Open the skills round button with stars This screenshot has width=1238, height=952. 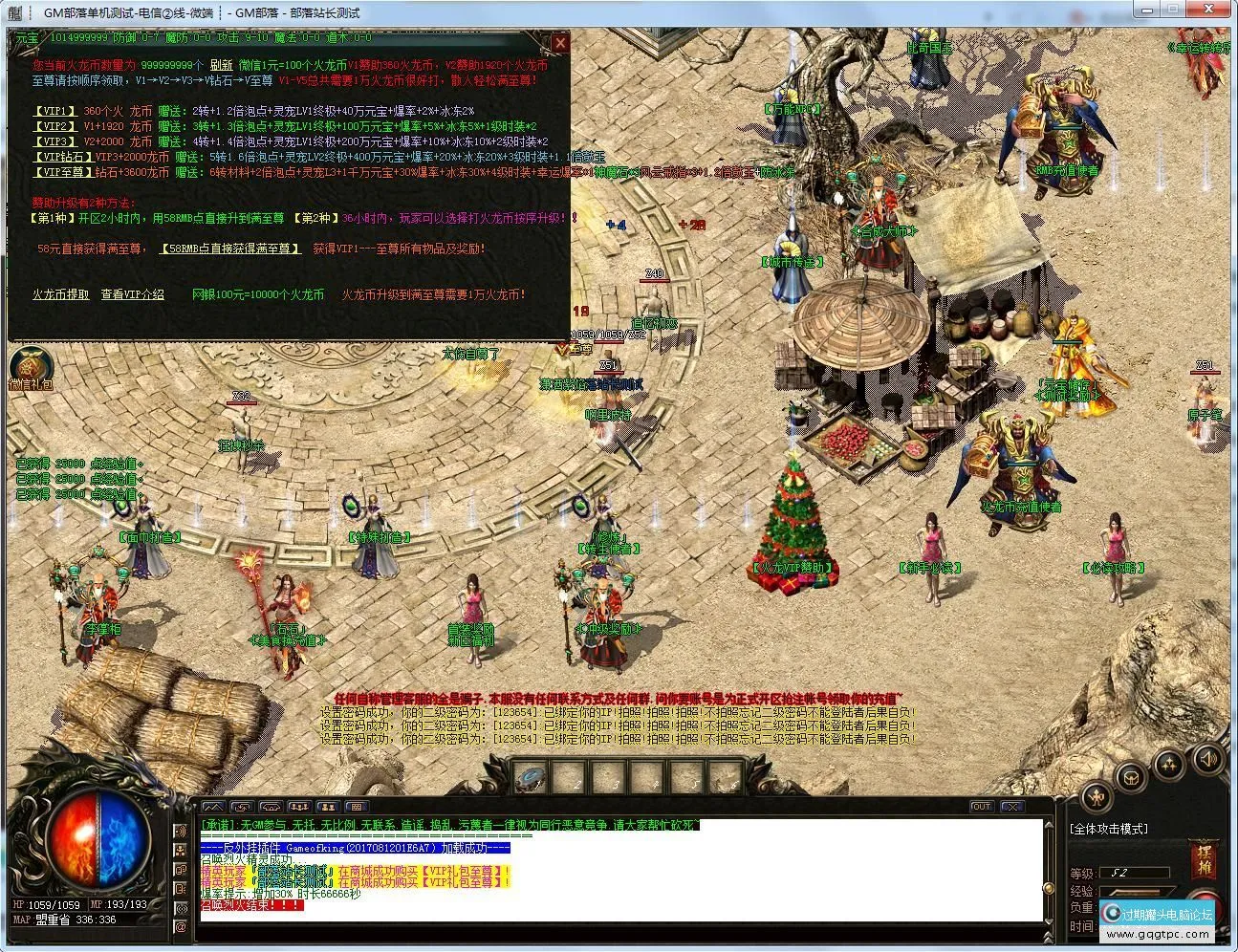(x=1171, y=765)
